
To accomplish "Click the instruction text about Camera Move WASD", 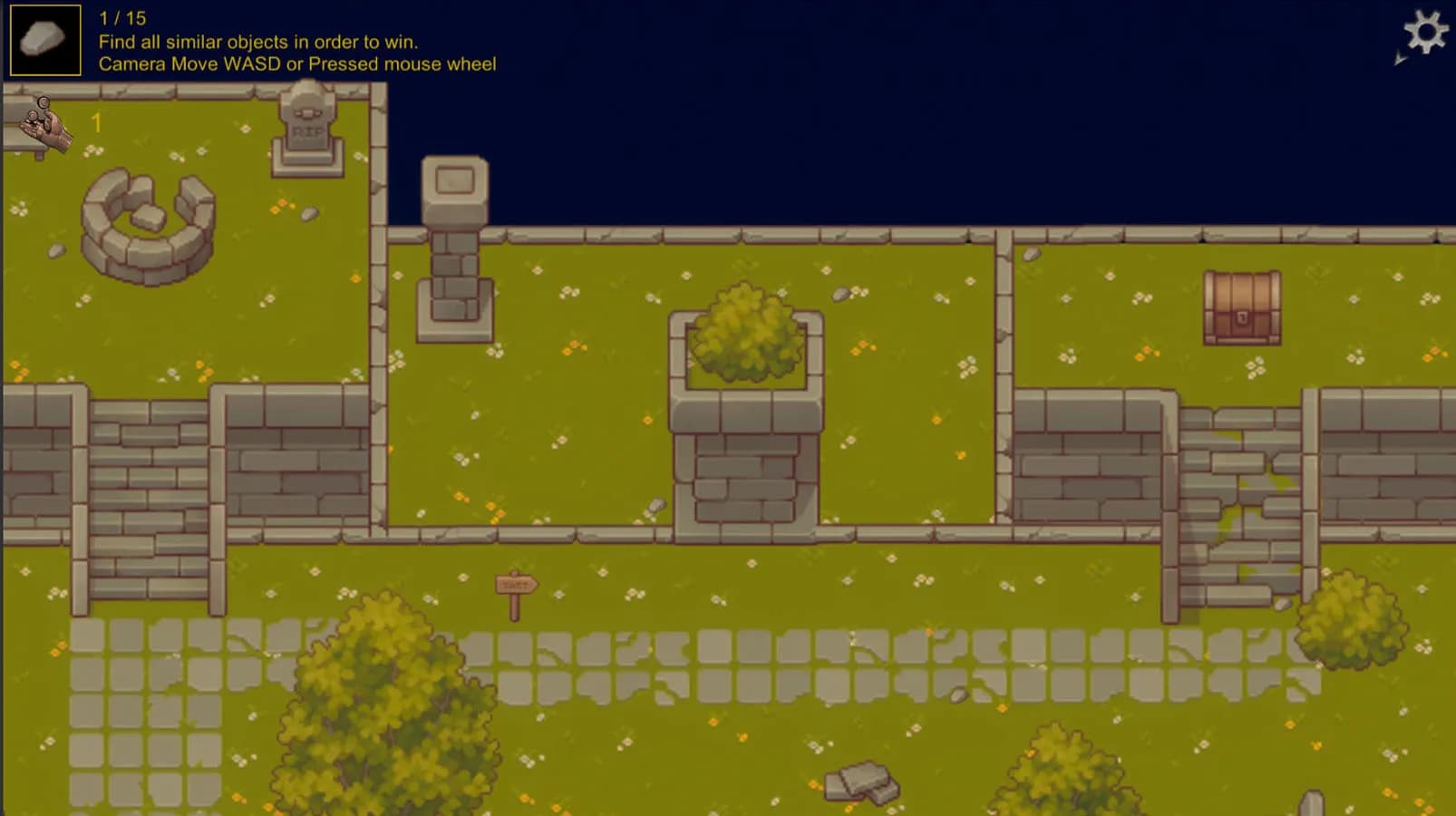I will 298,63.
